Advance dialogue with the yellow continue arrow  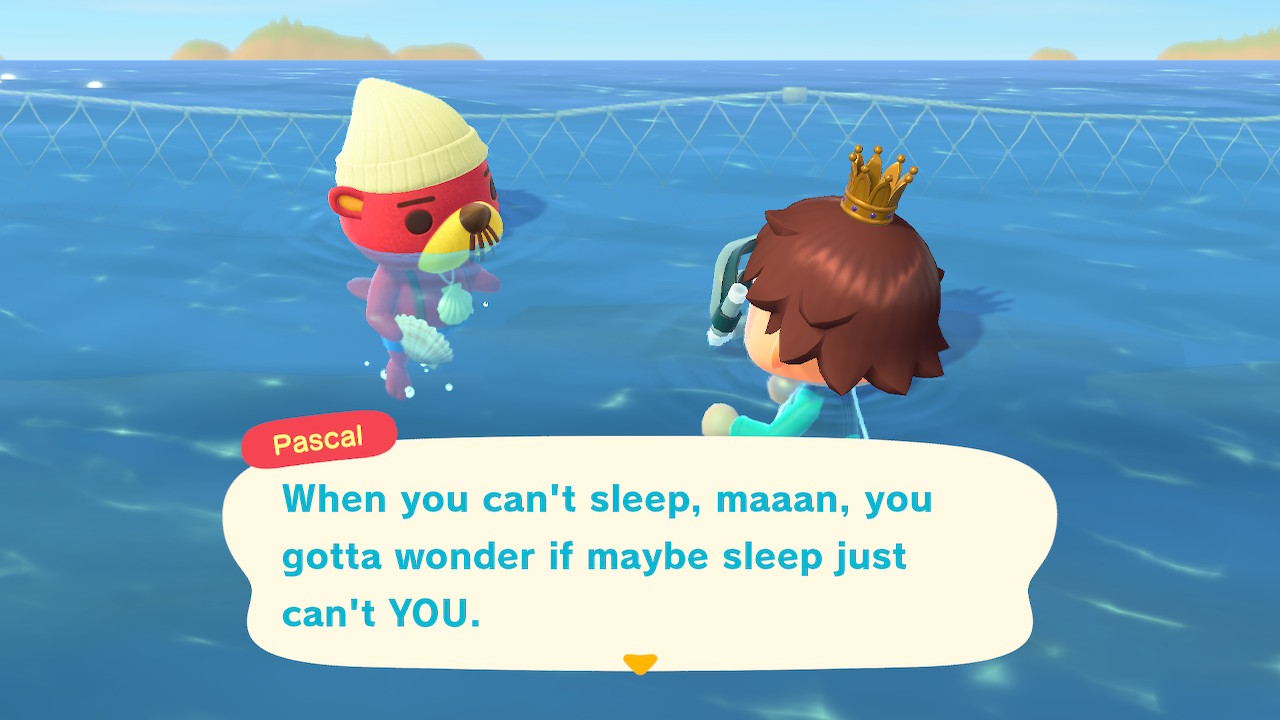[639, 663]
